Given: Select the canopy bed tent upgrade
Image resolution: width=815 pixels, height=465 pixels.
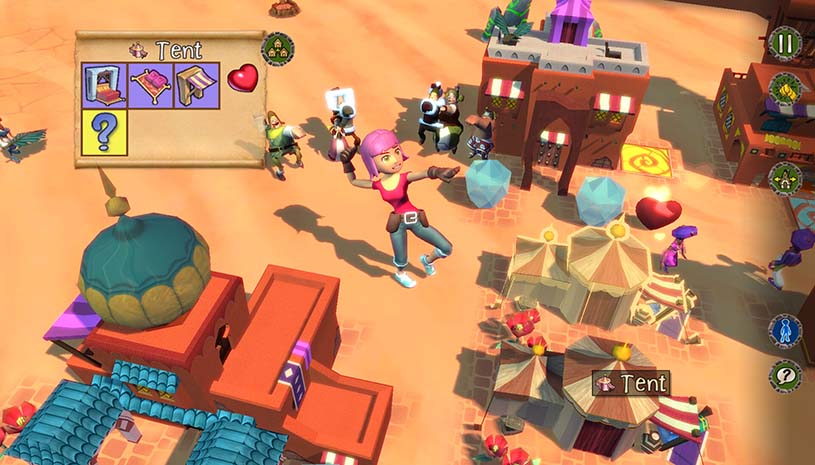Looking at the screenshot, I should pyautogui.click(x=103, y=85).
